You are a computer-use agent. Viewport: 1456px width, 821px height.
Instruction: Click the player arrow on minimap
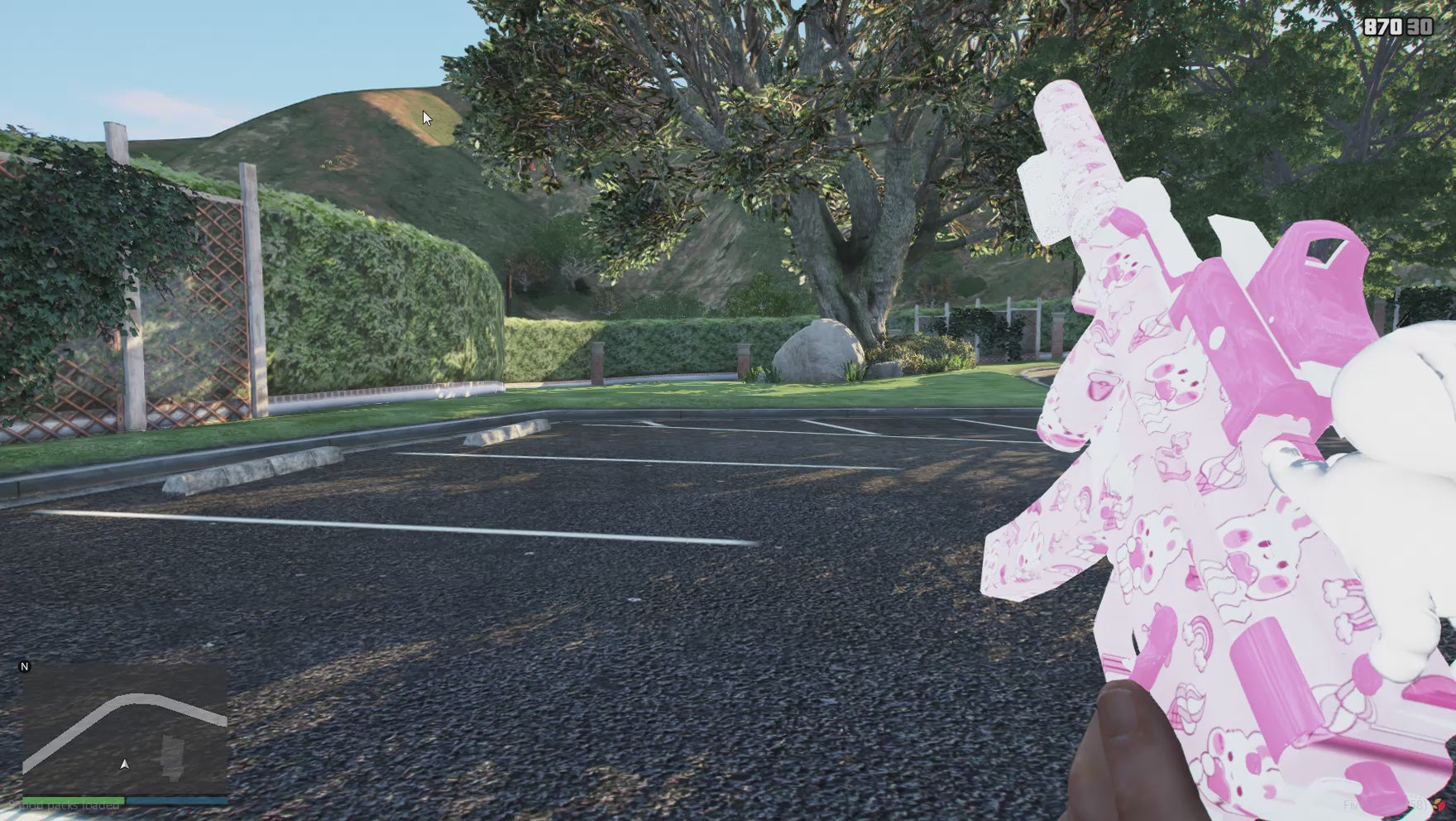pos(124,764)
